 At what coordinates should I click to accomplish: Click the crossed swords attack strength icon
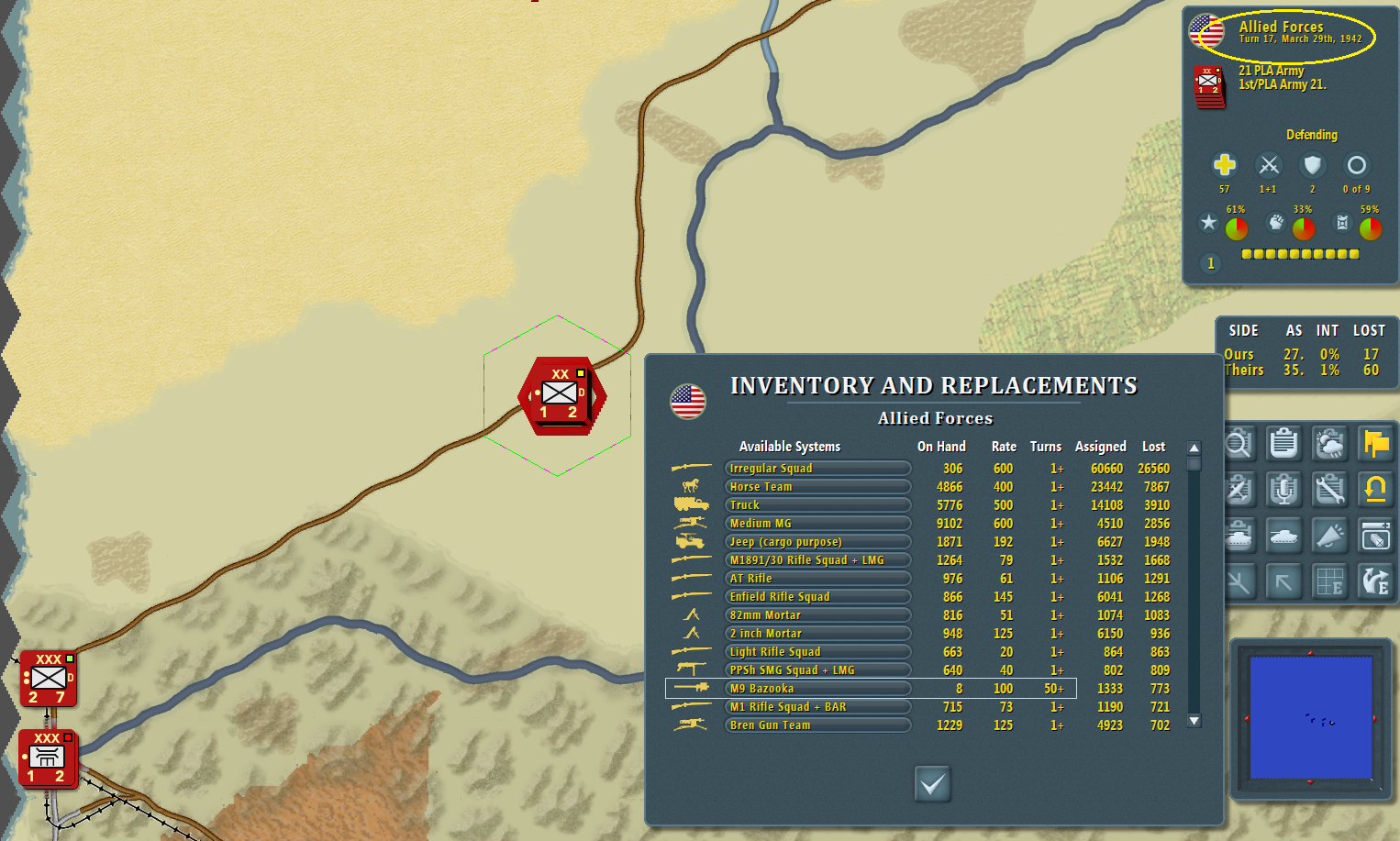(1269, 165)
